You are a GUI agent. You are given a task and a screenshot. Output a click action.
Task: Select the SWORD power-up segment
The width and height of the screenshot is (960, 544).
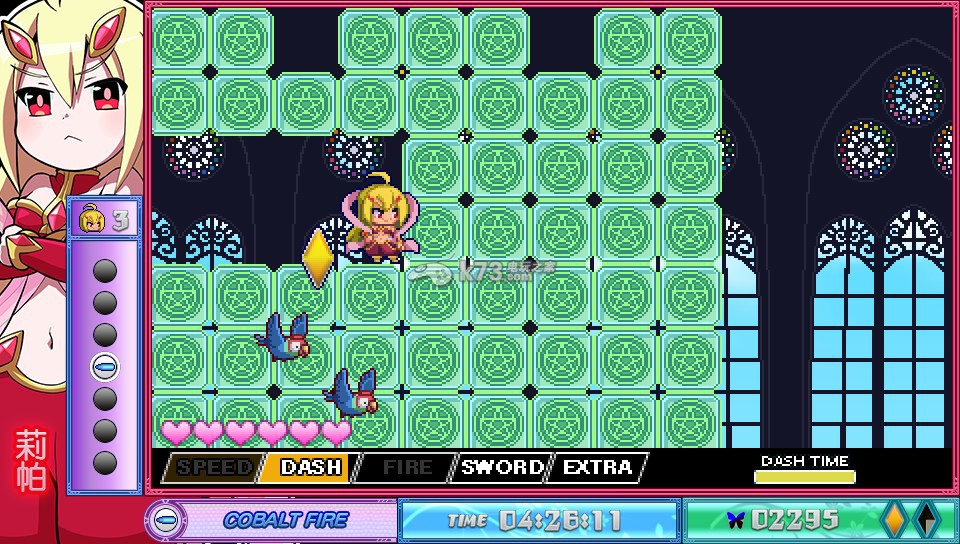pos(502,467)
